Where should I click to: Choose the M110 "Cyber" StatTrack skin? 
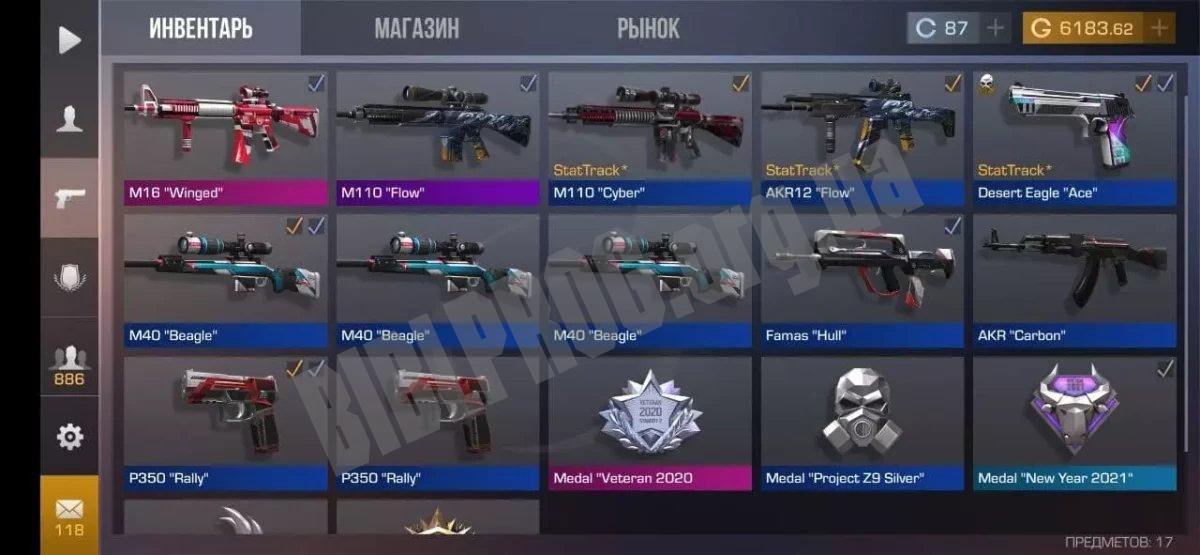650,137
